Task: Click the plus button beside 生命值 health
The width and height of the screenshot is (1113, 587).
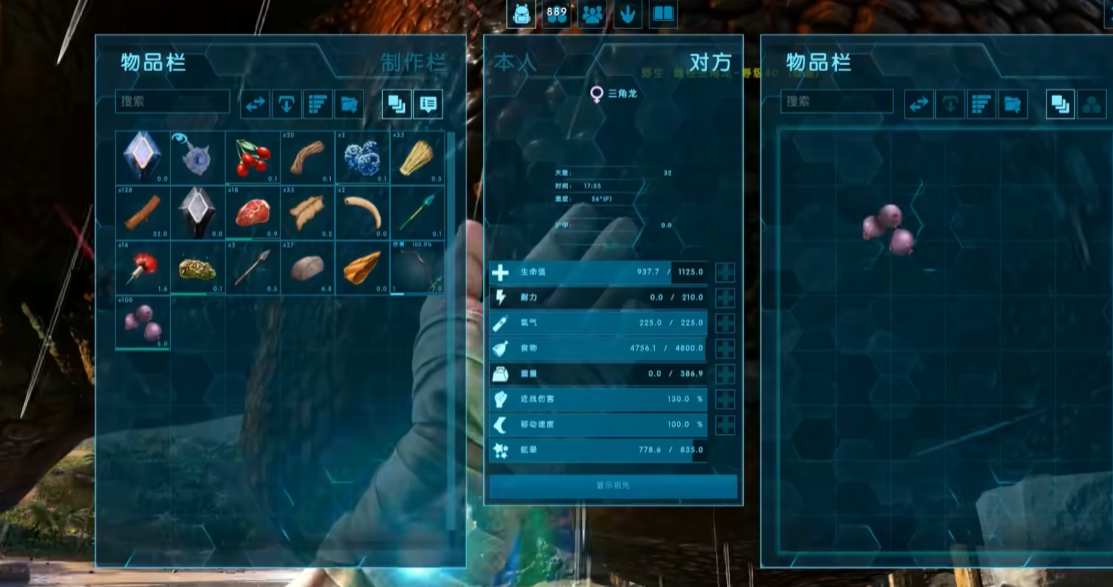Action: pyautogui.click(x=725, y=272)
